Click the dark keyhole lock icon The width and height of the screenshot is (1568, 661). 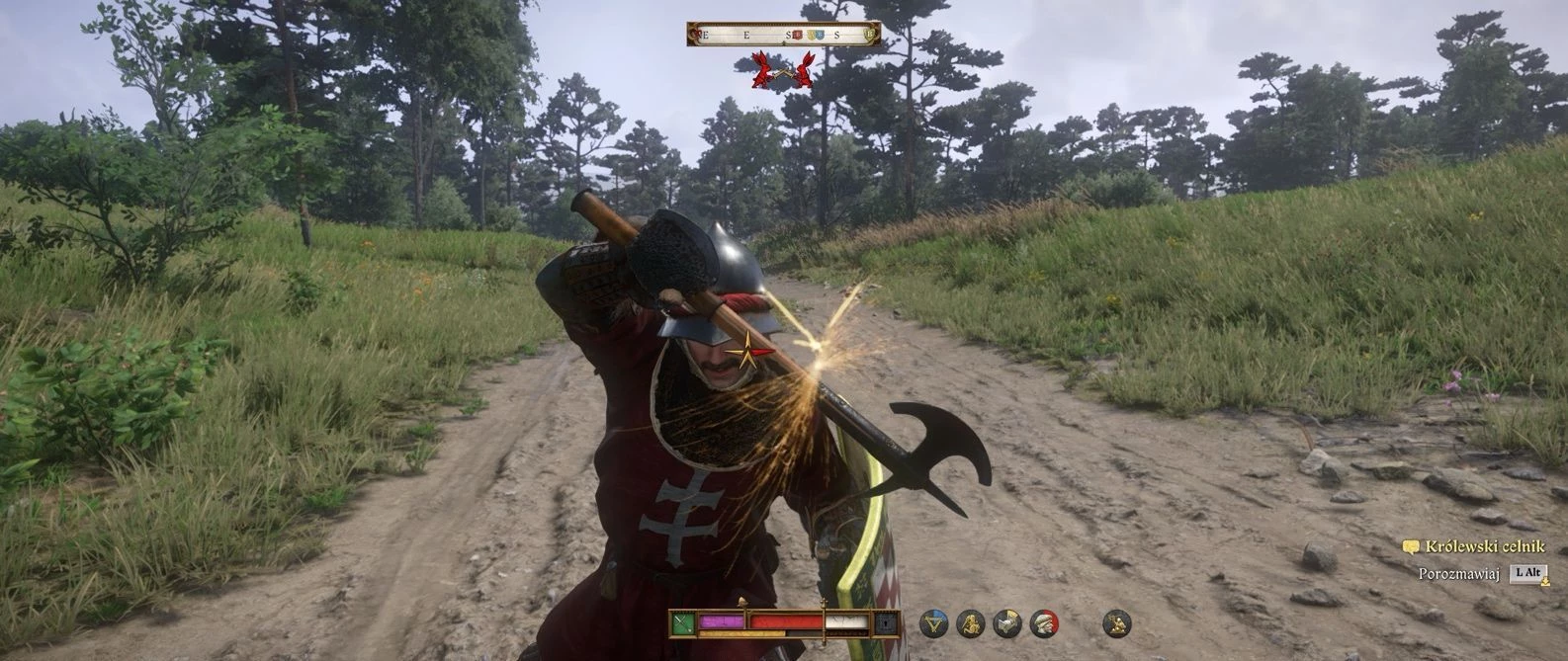[886, 623]
